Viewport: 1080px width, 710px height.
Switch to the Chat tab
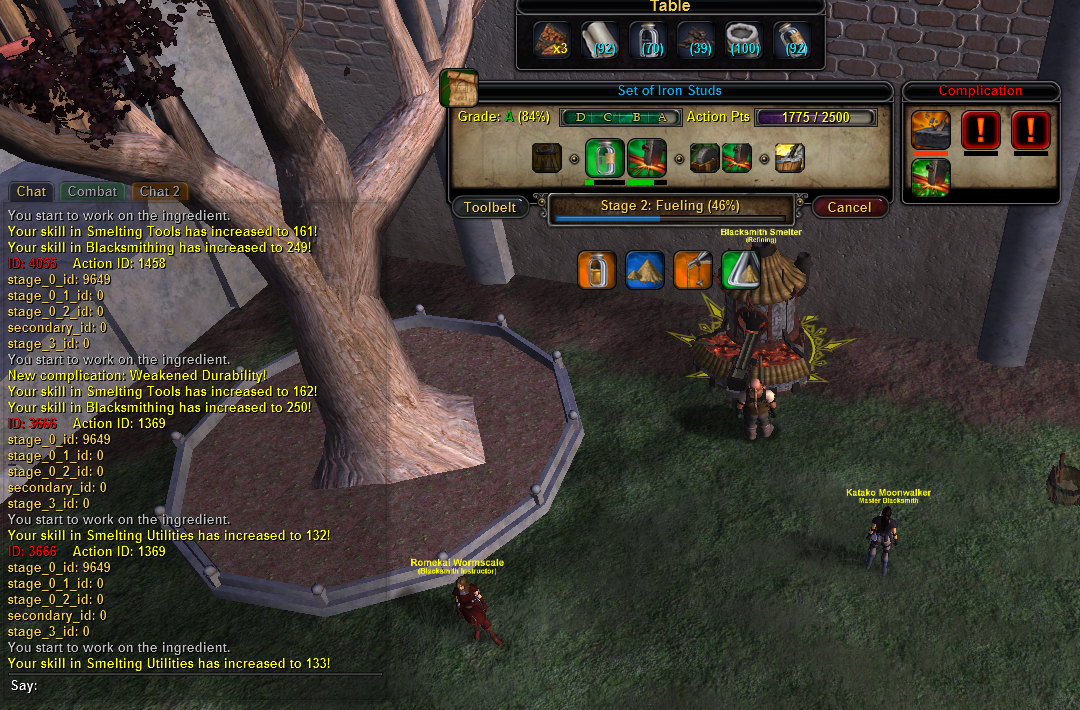pyautogui.click(x=31, y=191)
